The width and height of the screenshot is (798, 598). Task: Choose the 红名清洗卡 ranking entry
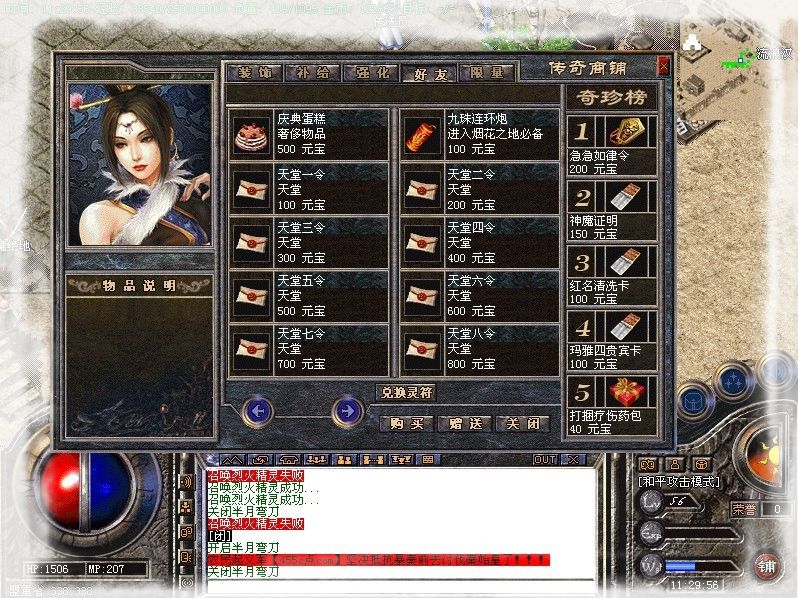[611, 275]
